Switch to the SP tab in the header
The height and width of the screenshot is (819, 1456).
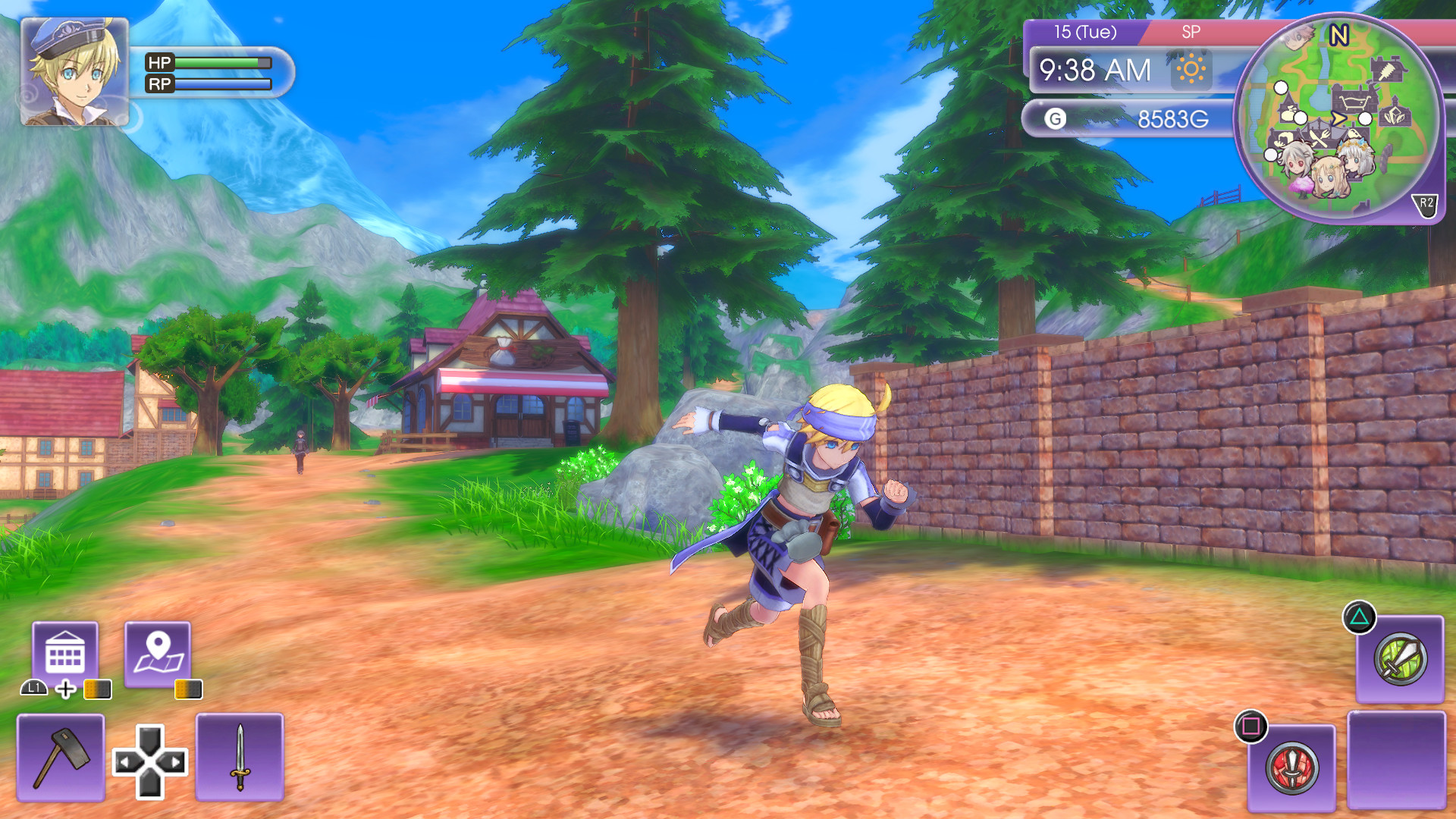pyautogui.click(x=1191, y=33)
